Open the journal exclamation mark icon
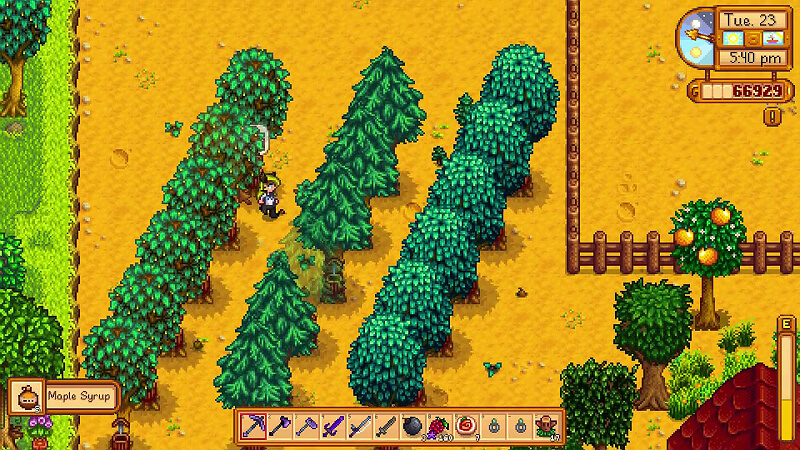This screenshot has width=800, height=450. 772,116
